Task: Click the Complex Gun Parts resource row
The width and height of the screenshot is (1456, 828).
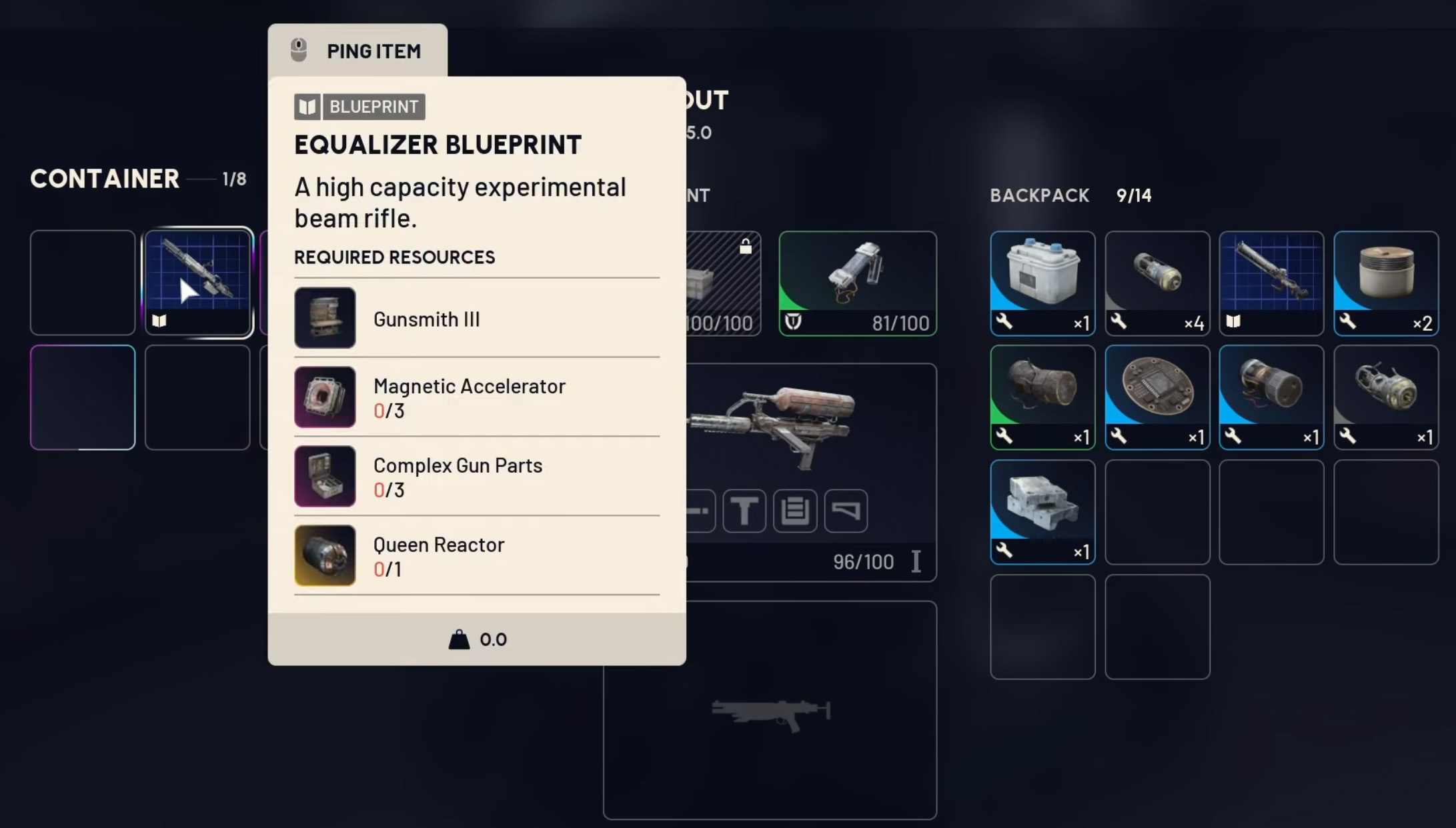Action: coord(476,477)
